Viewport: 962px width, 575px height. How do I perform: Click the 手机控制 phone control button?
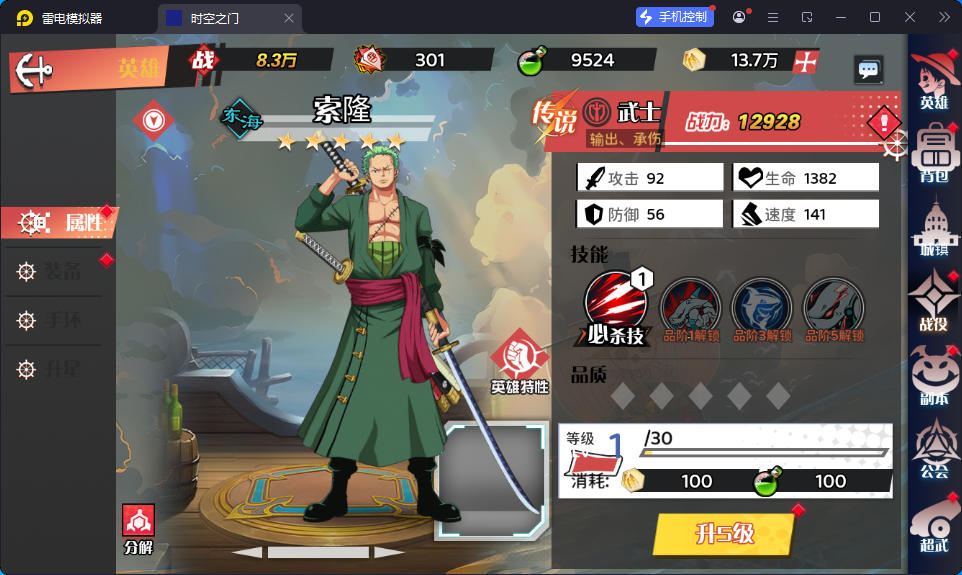click(673, 17)
